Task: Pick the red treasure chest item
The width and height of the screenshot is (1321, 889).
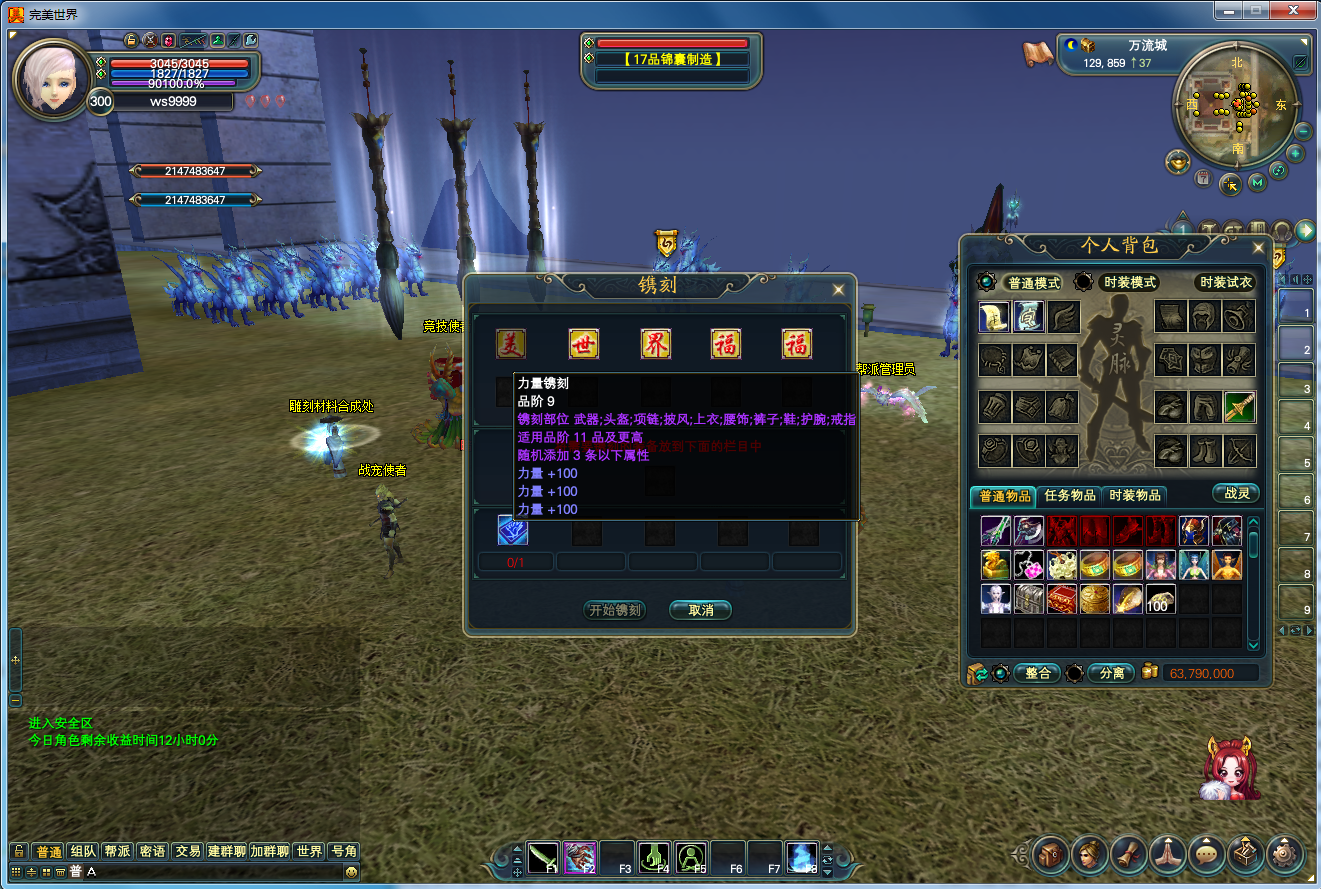Action: click(x=1061, y=599)
